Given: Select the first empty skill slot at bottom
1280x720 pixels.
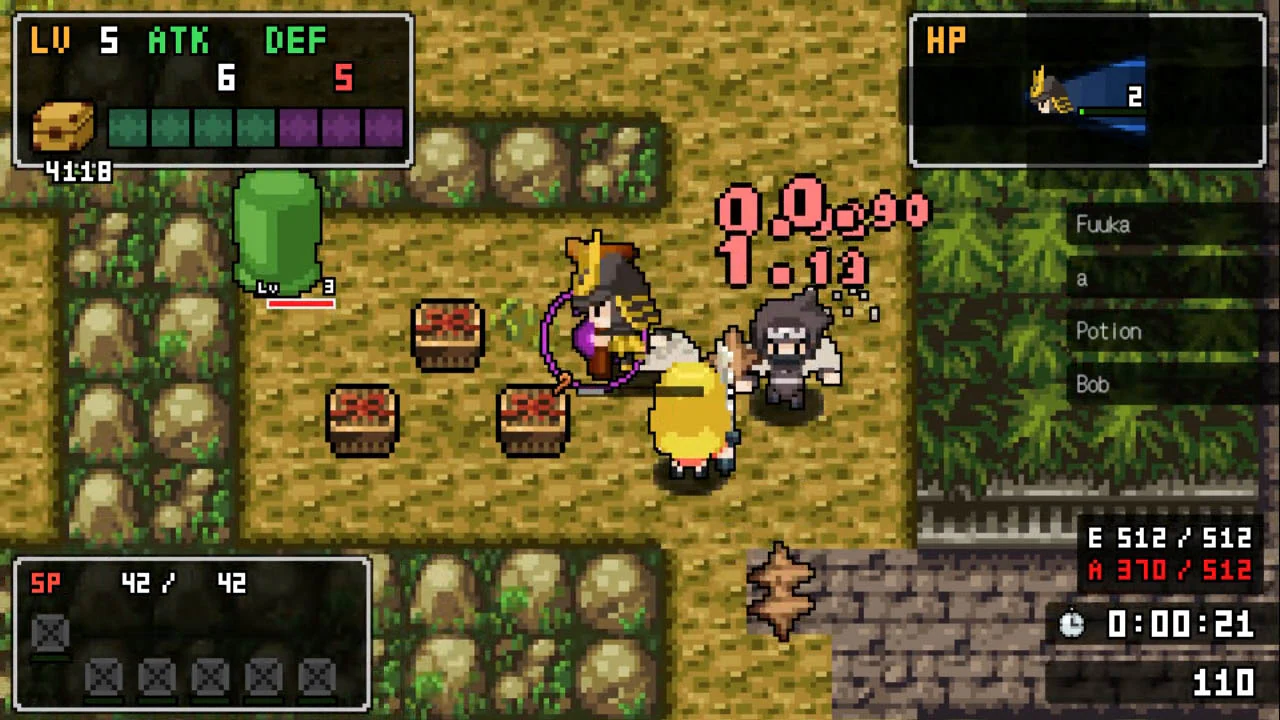Looking at the screenshot, I should coord(104,677).
